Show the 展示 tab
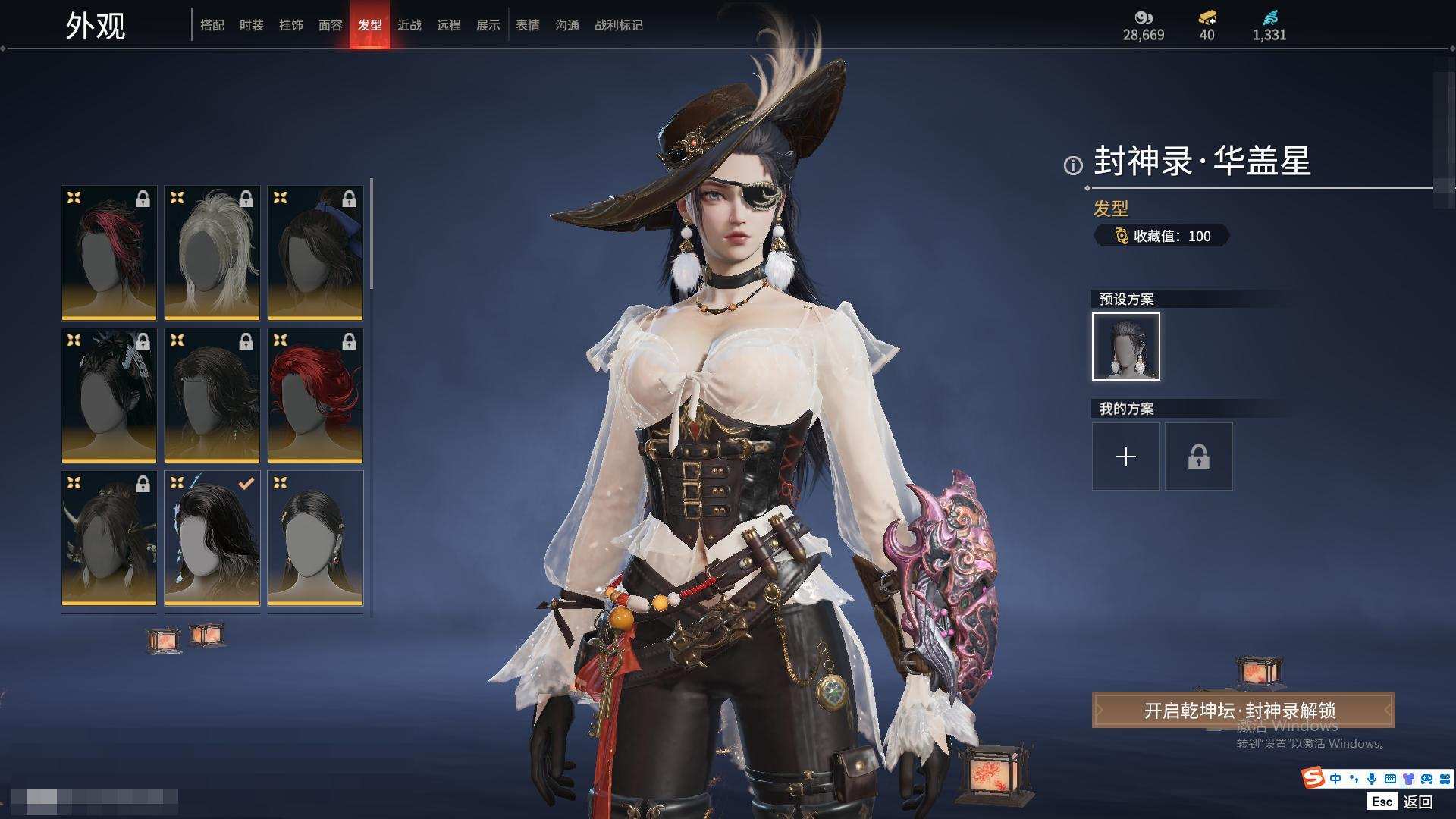Screen dimensions: 1456x819 coord(488,25)
